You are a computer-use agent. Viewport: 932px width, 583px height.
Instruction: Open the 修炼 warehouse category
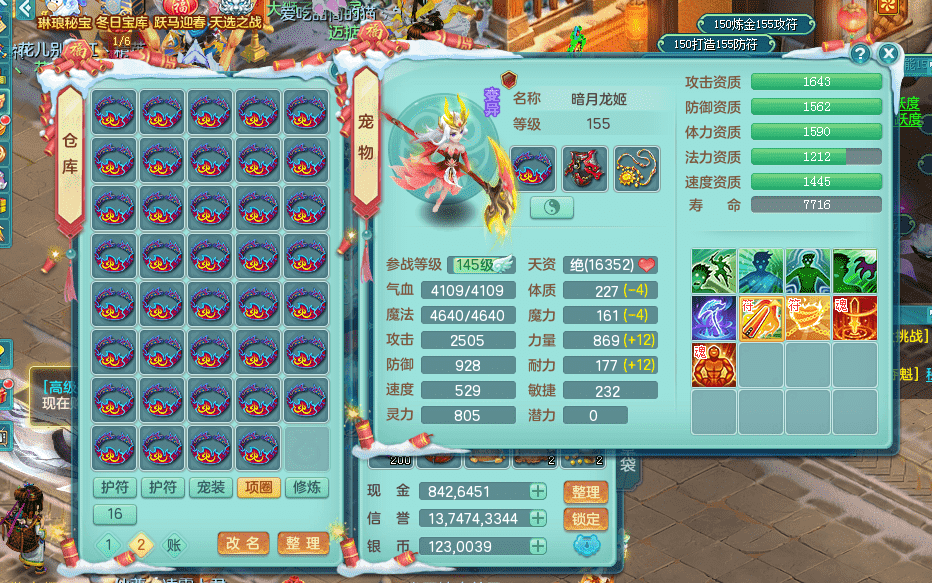(306, 487)
